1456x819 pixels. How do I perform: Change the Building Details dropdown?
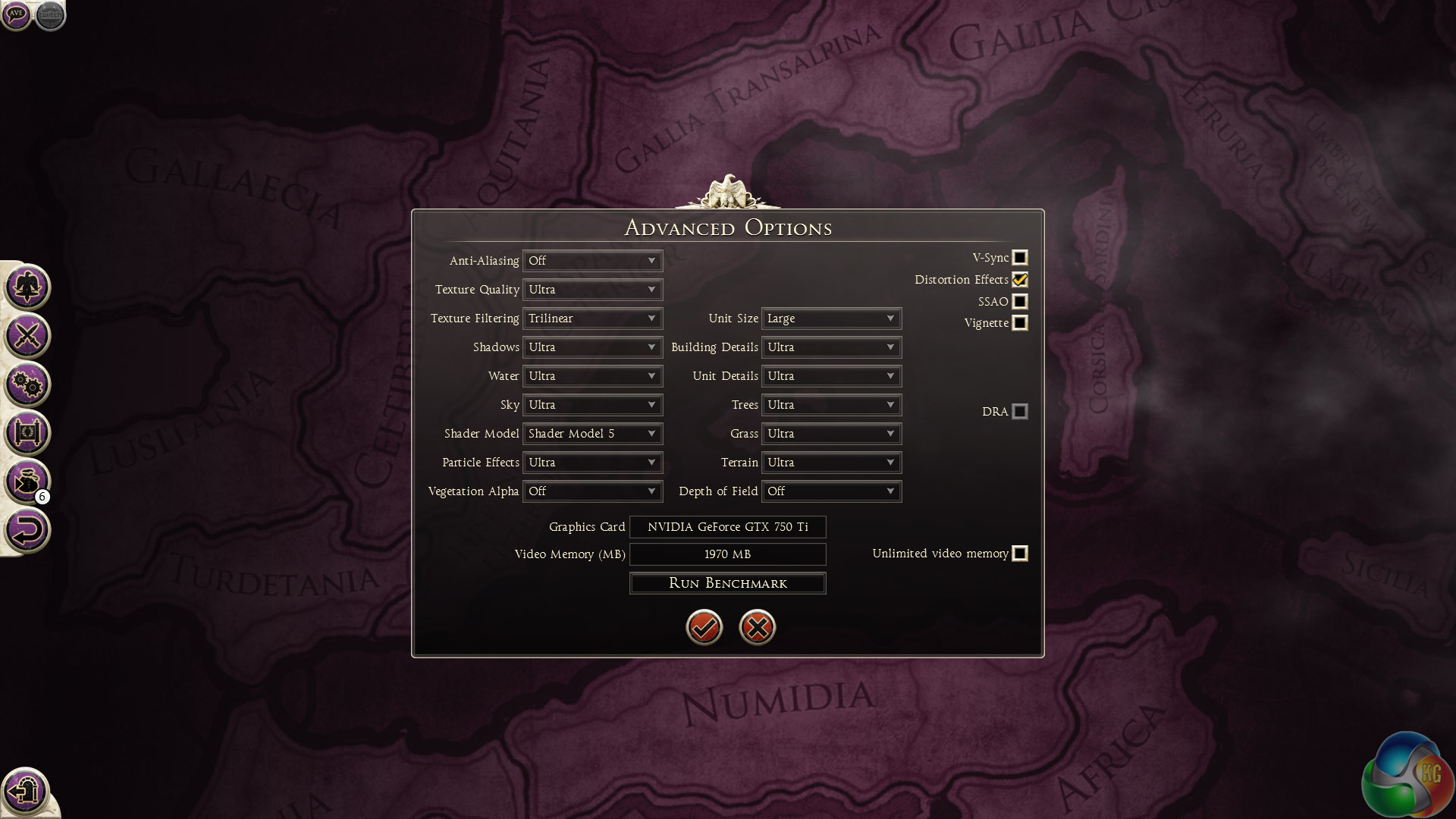click(x=831, y=347)
